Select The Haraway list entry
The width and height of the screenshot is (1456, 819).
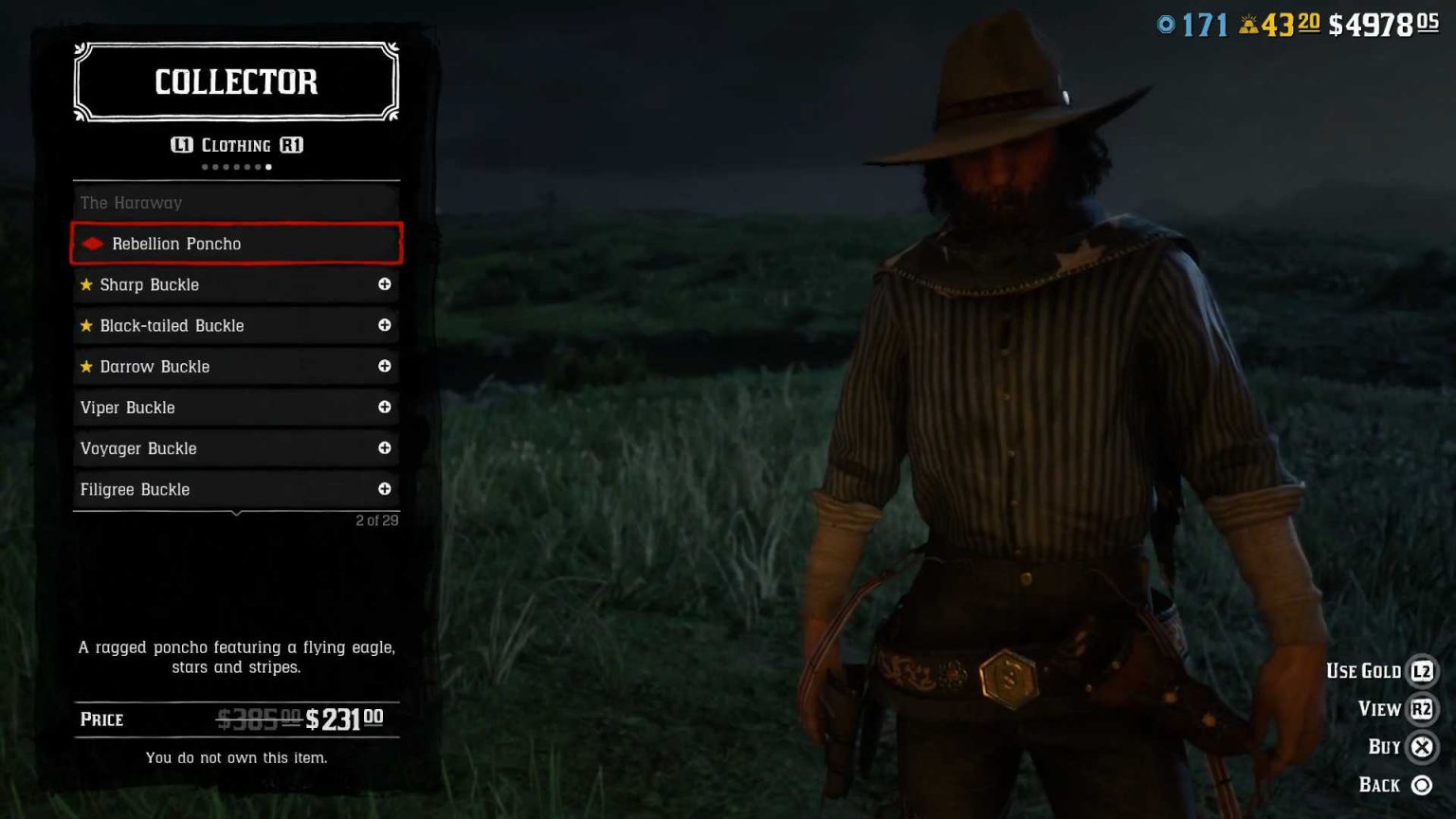235,202
